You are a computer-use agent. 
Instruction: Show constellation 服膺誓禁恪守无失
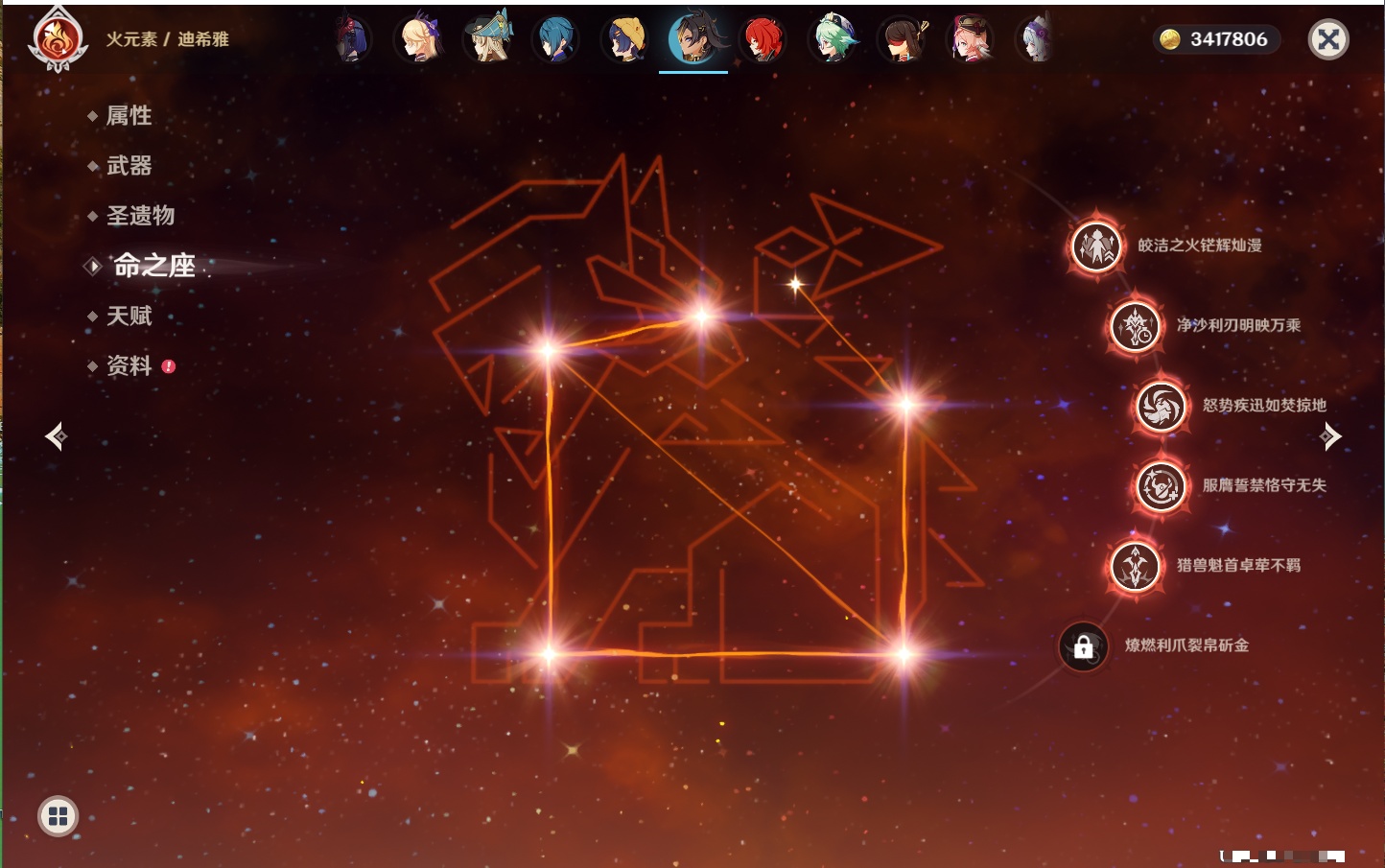(1162, 486)
